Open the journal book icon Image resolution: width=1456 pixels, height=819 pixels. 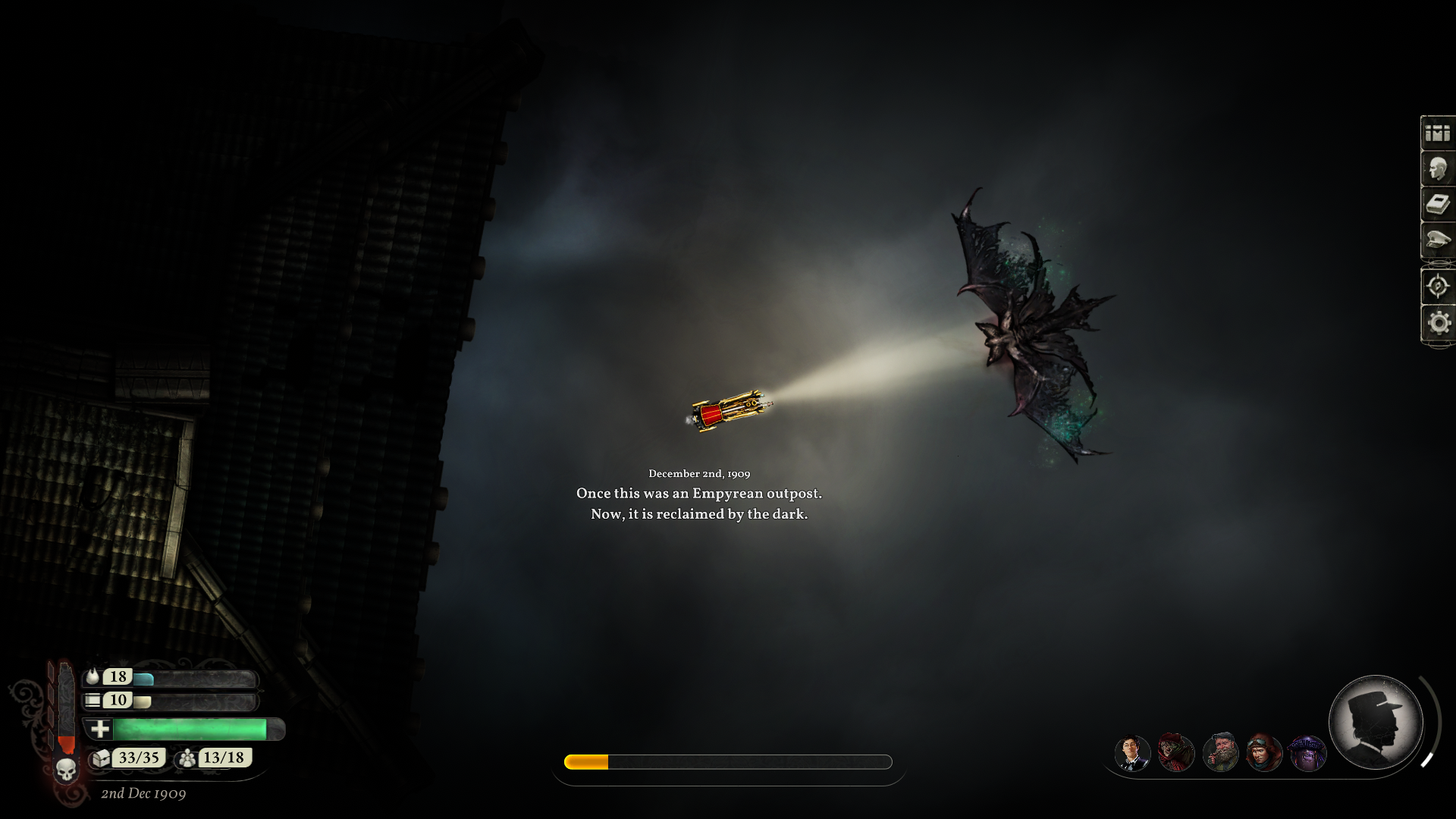point(1437,205)
